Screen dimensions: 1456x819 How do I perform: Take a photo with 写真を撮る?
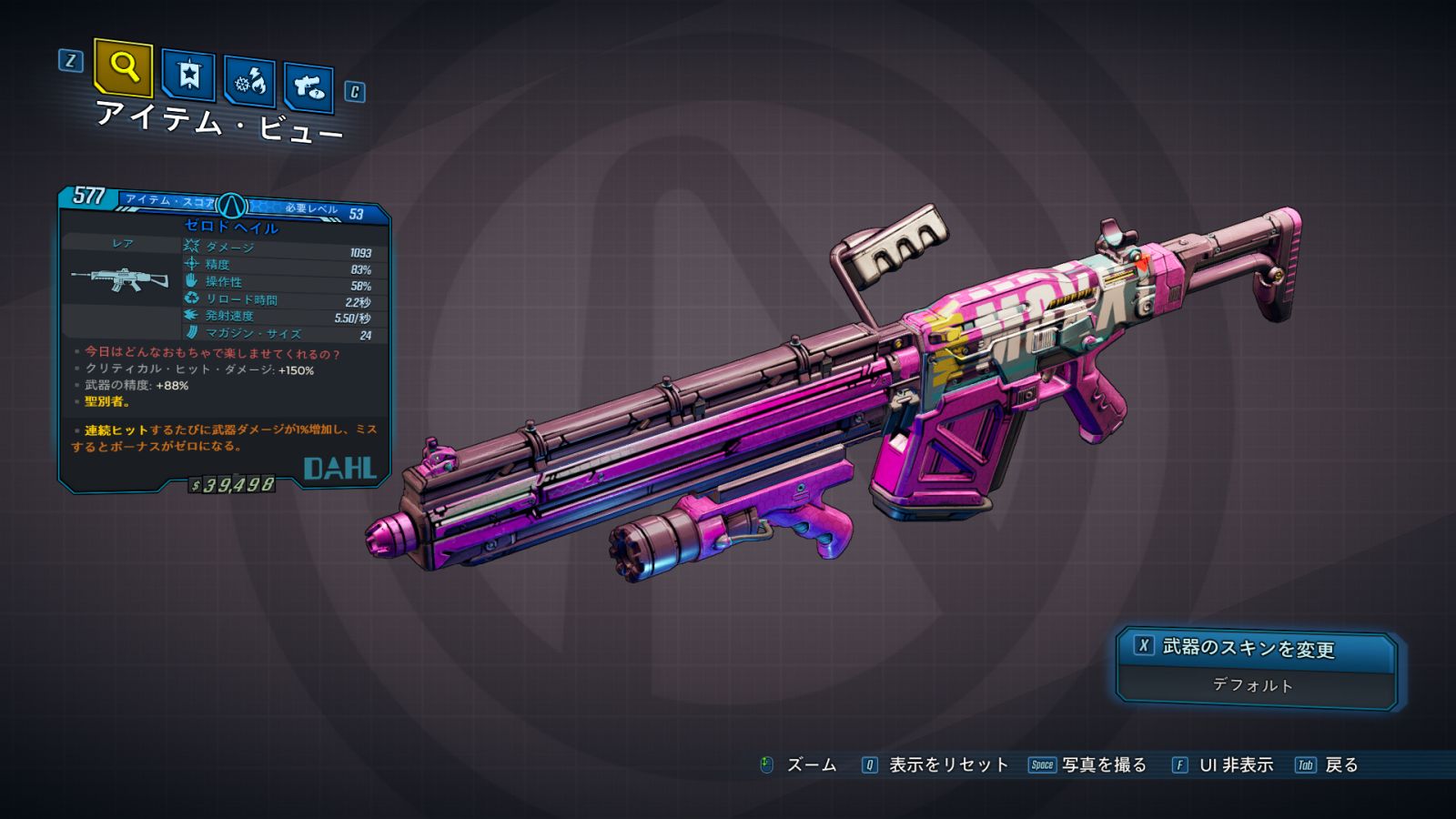click(x=1103, y=765)
